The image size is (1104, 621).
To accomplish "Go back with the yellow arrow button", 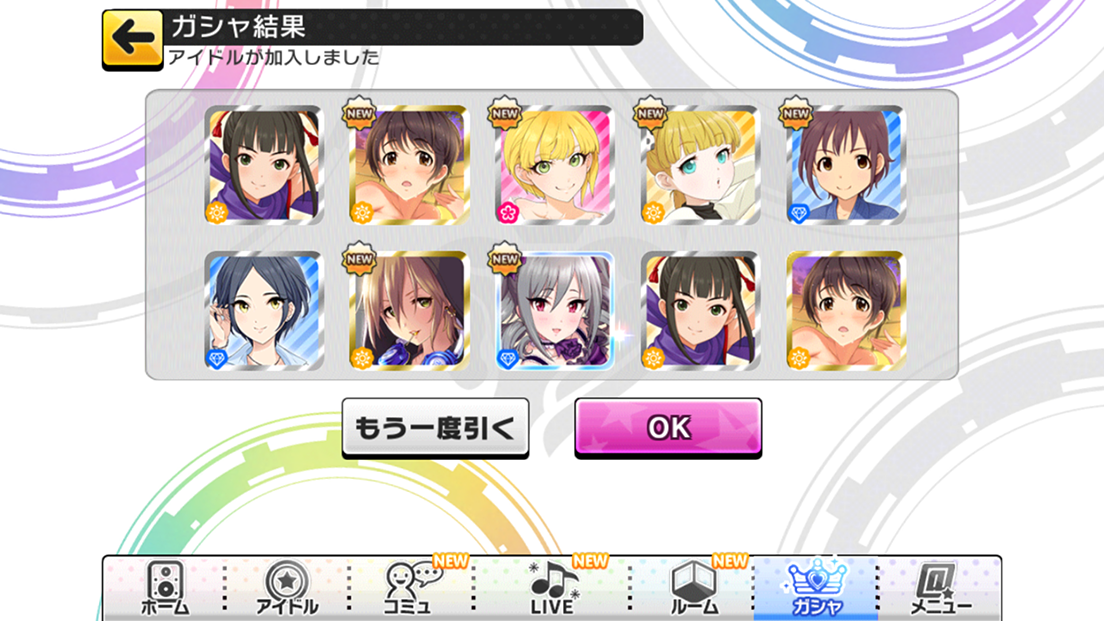I will tap(132, 39).
